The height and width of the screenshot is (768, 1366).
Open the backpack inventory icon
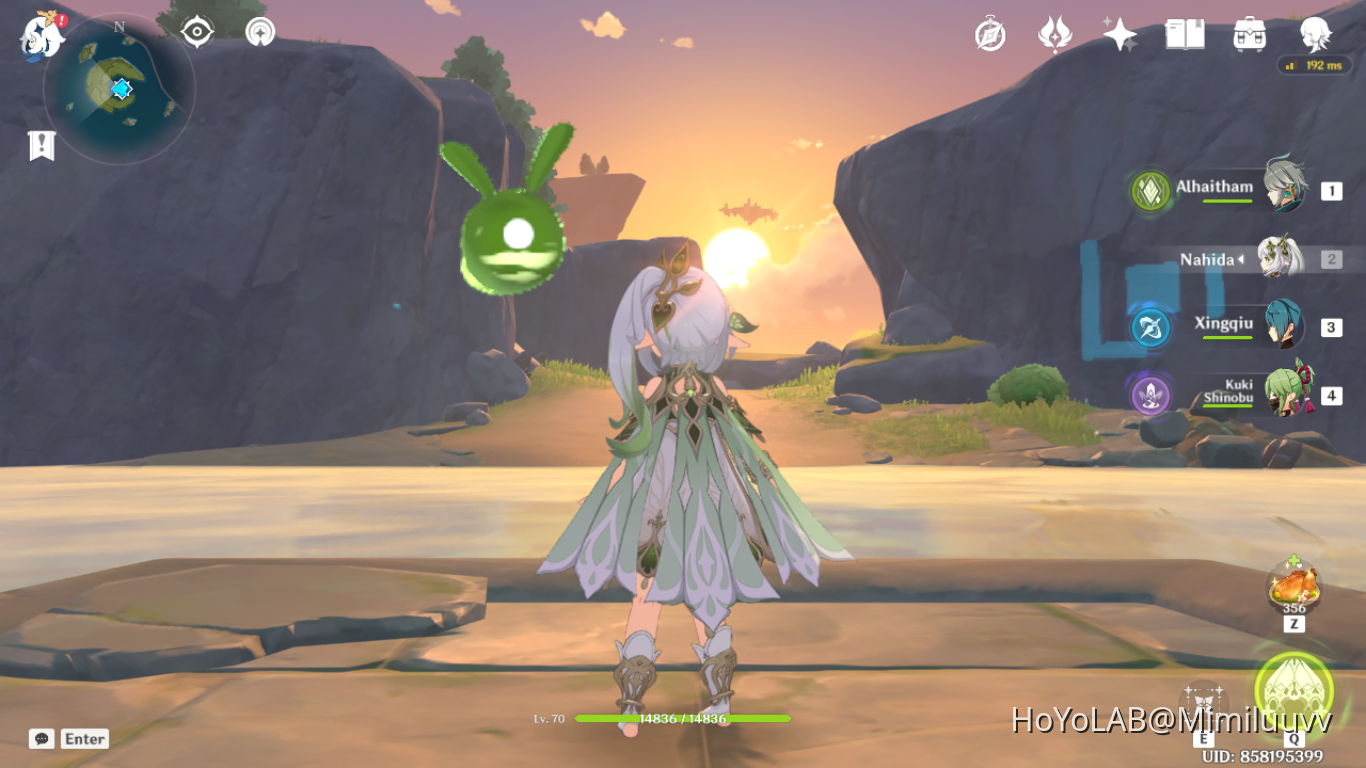(1250, 35)
